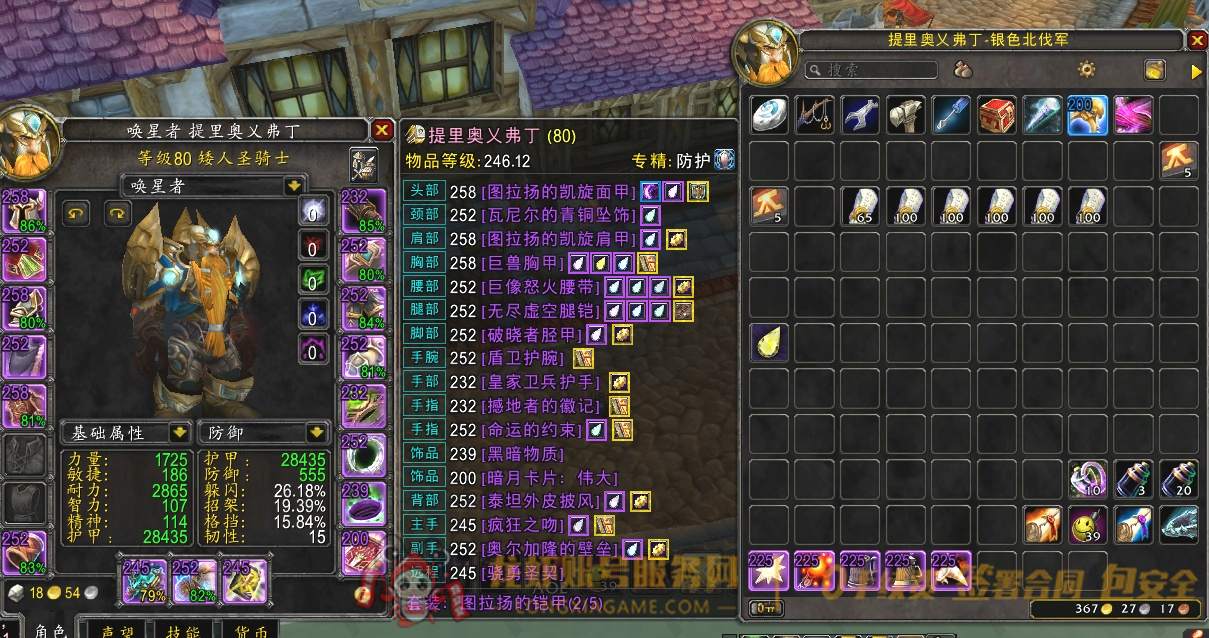Screen dimensions: 1209x638
Task: Switch to the 货币 currency tab
Action: [250, 631]
